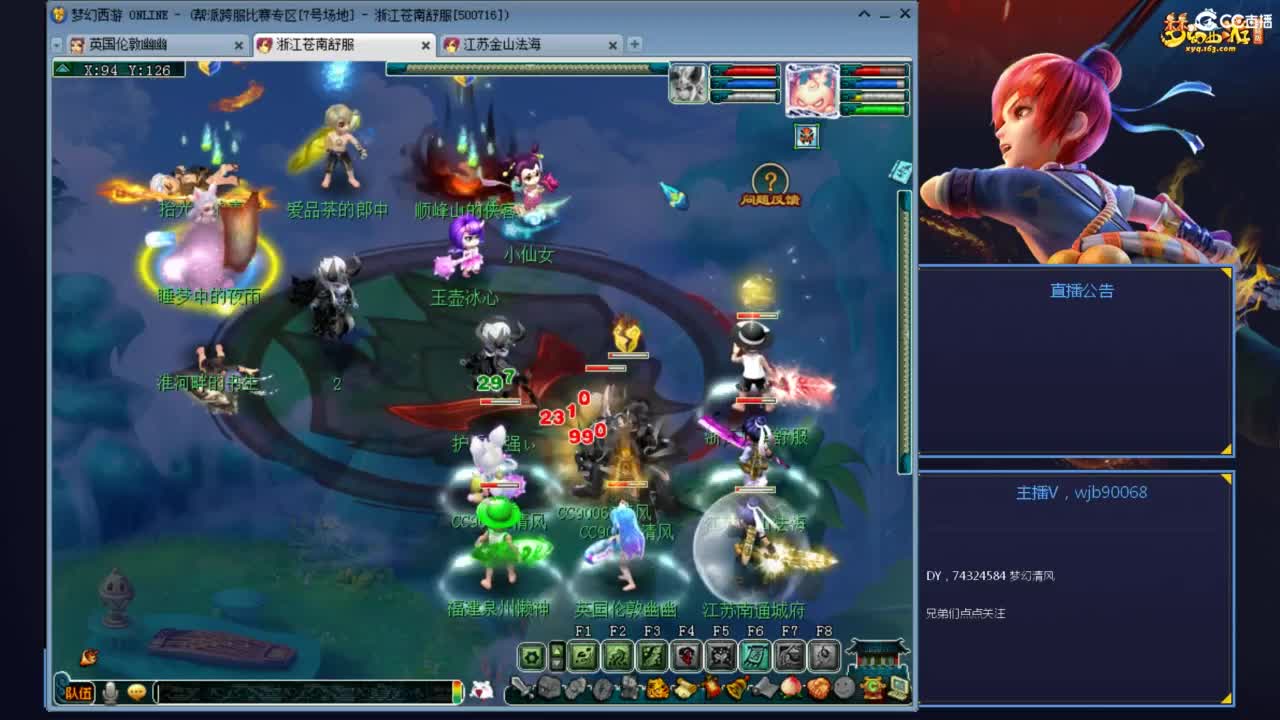
Task: Click the hexagonal skill icon left of F1
Action: tap(534, 656)
